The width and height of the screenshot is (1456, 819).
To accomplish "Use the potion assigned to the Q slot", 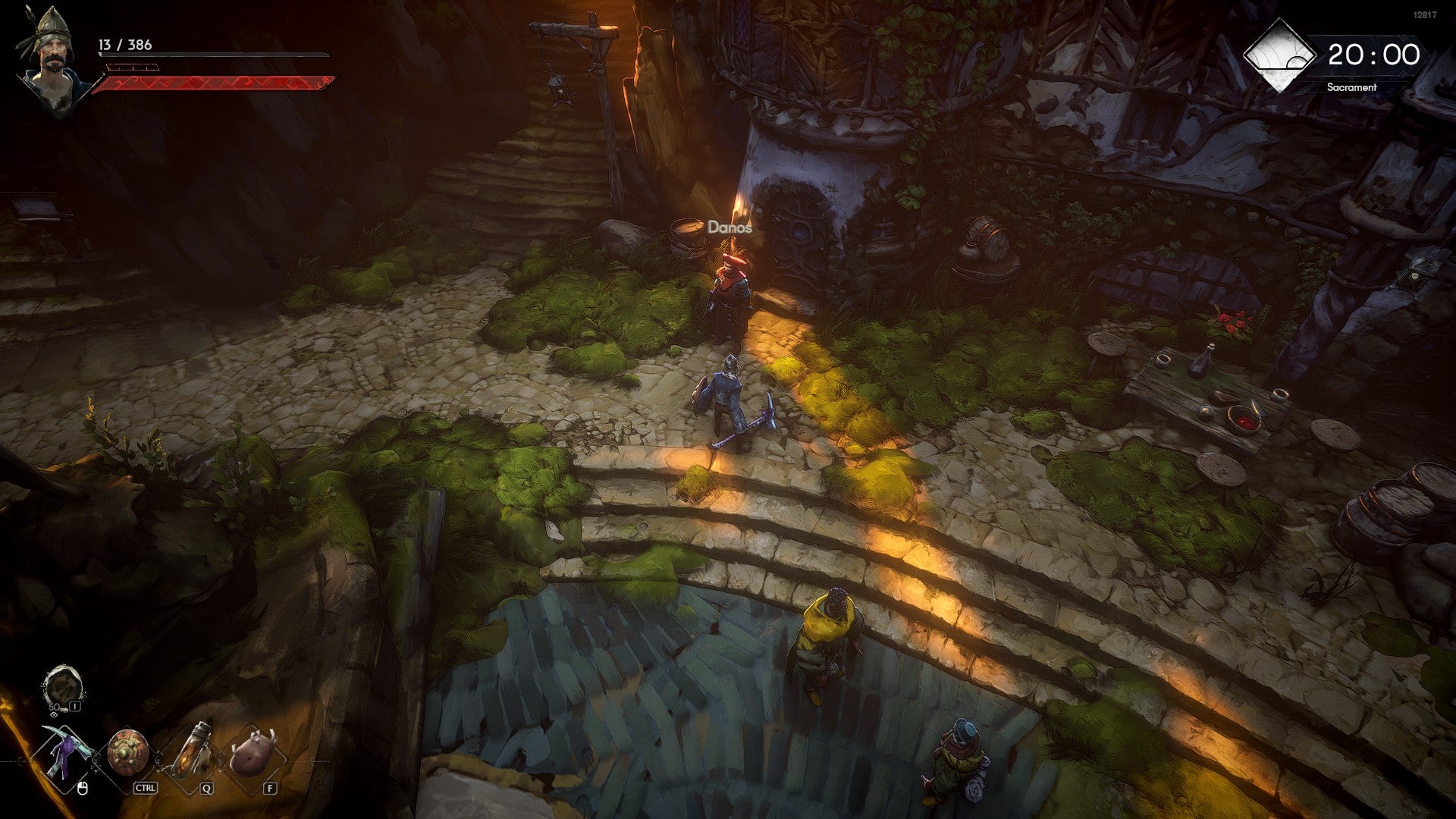I will pos(193,752).
